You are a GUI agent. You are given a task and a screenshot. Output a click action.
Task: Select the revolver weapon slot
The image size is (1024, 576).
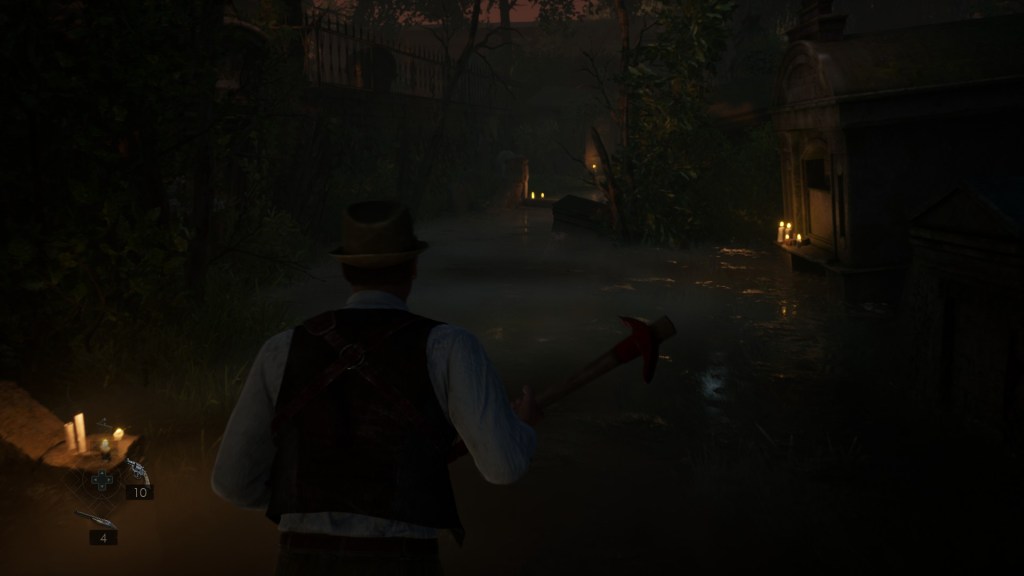[136, 471]
